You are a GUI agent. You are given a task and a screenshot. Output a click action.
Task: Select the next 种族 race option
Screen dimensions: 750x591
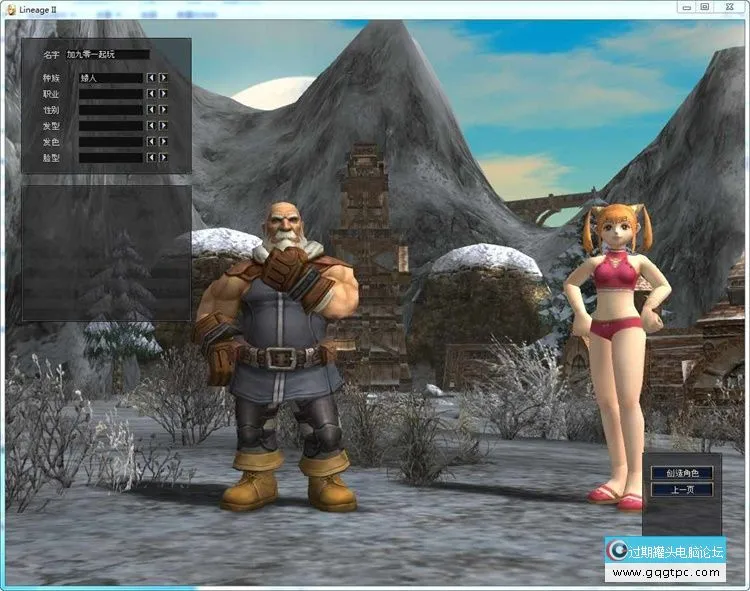tap(164, 77)
